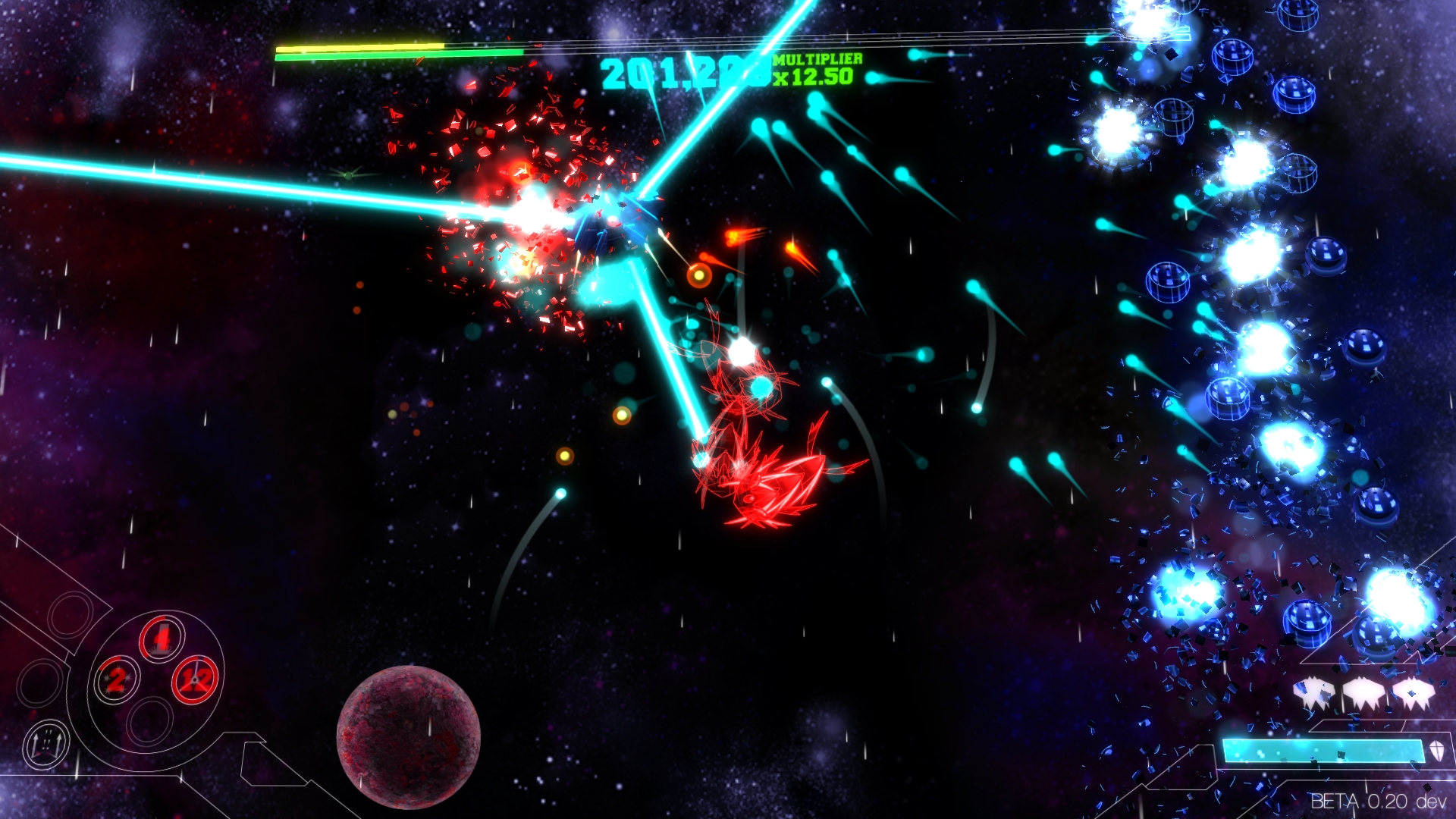Select the leftmost remaining-life ship icon

pos(1314,690)
